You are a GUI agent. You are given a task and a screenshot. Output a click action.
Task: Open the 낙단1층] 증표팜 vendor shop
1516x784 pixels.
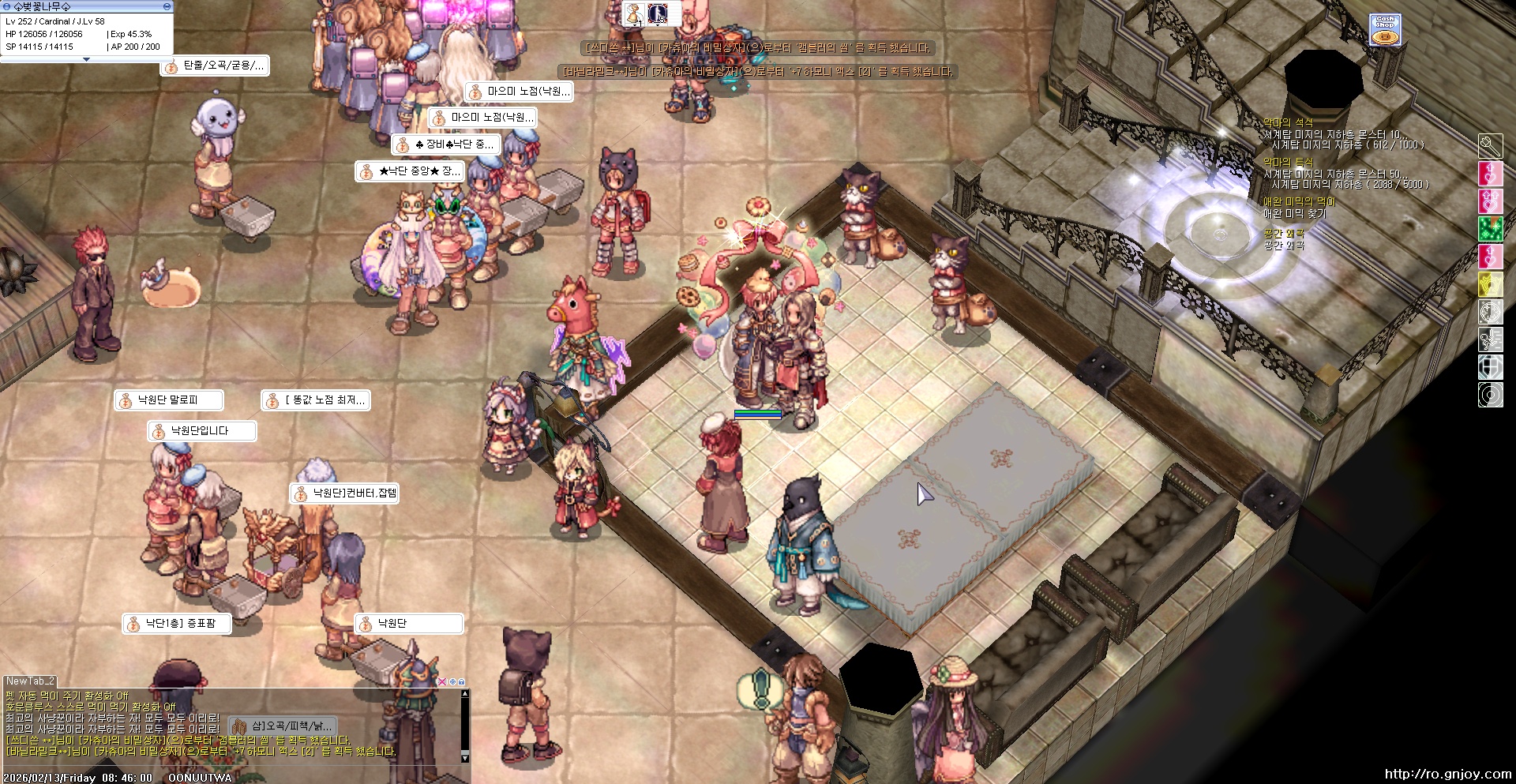click(x=179, y=624)
